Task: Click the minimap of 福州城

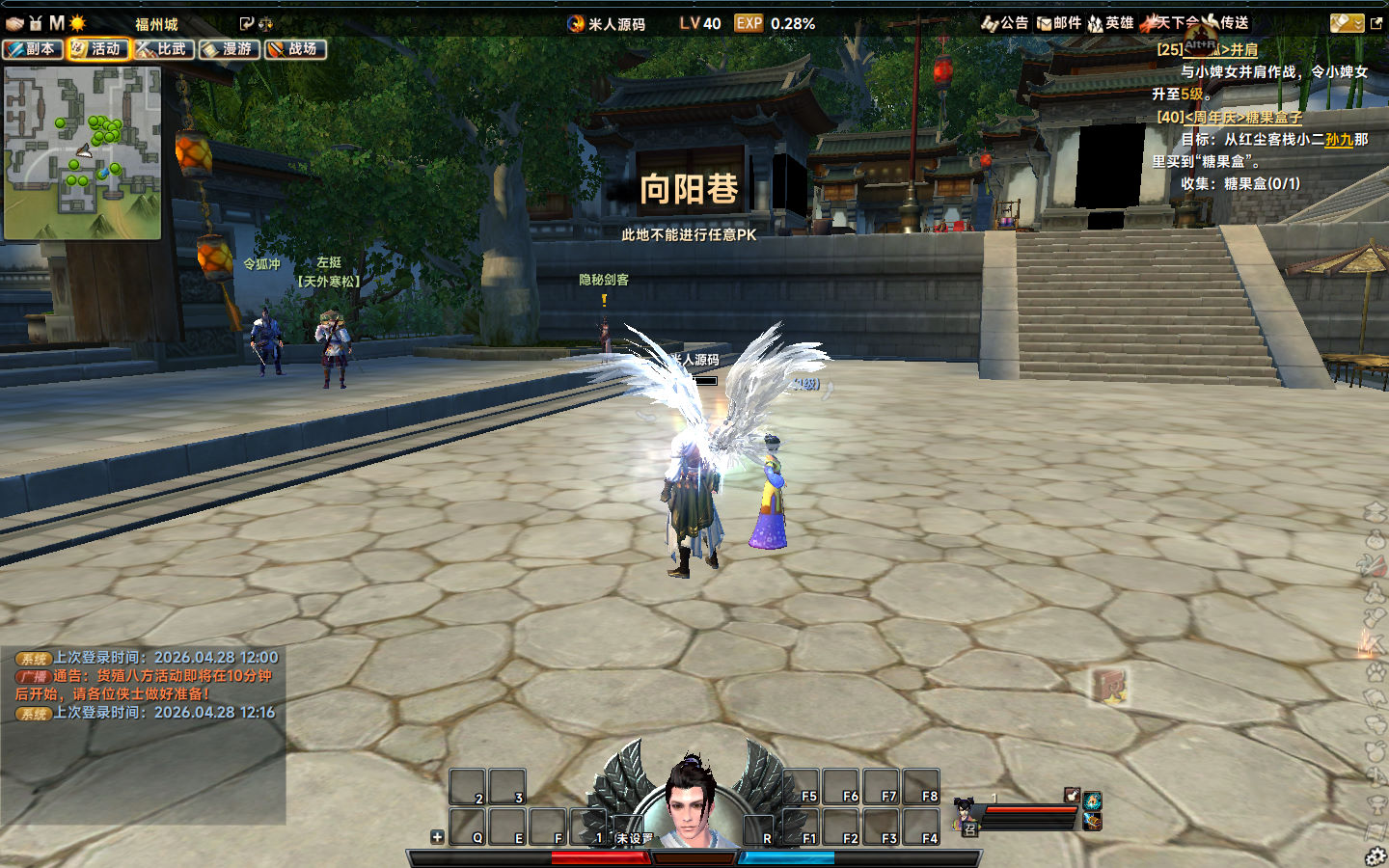Action: pyautogui.click(x=82, y=152)
